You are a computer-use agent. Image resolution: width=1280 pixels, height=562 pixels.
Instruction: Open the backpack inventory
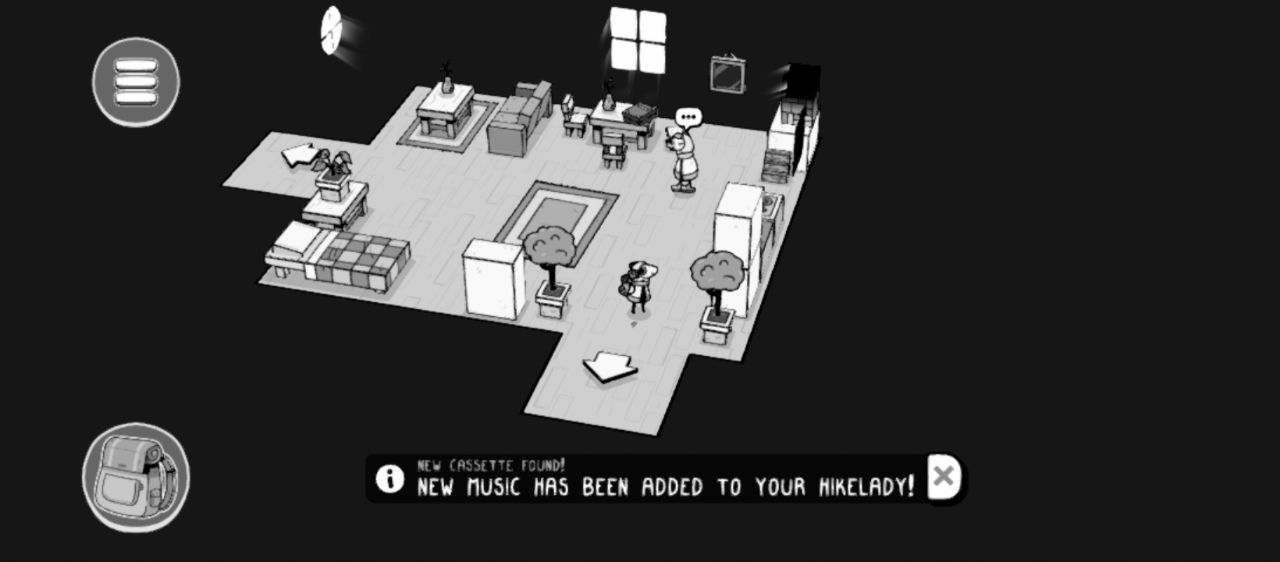135,477
